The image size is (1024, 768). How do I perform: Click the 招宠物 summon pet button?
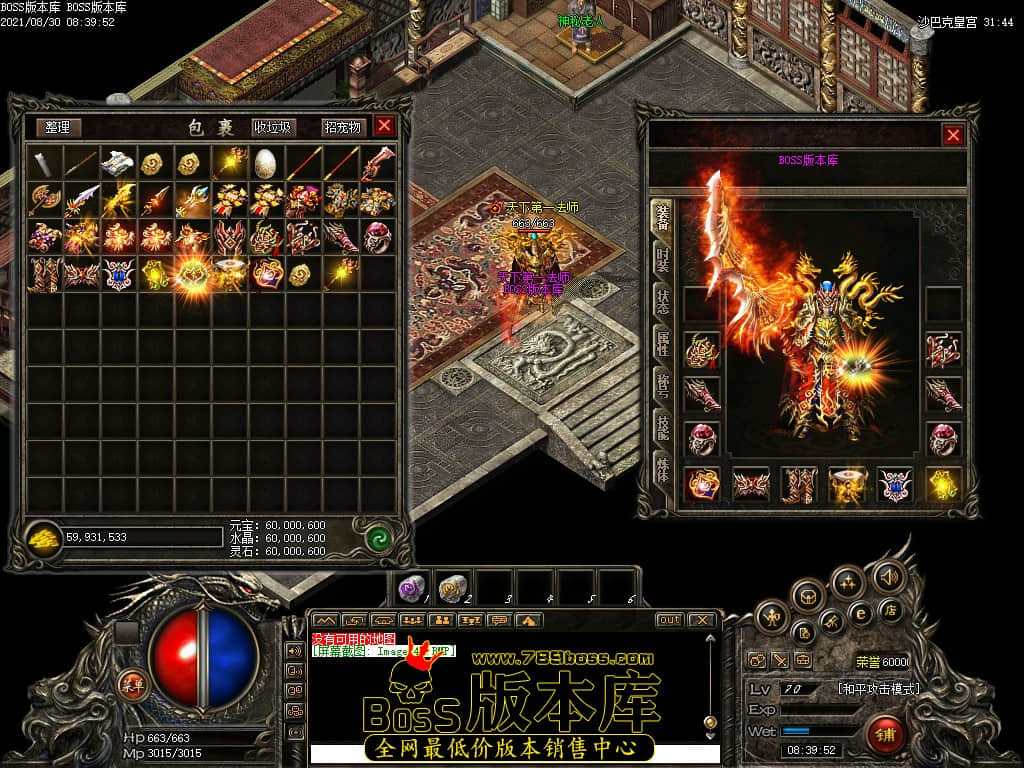(x=342, y=127)
